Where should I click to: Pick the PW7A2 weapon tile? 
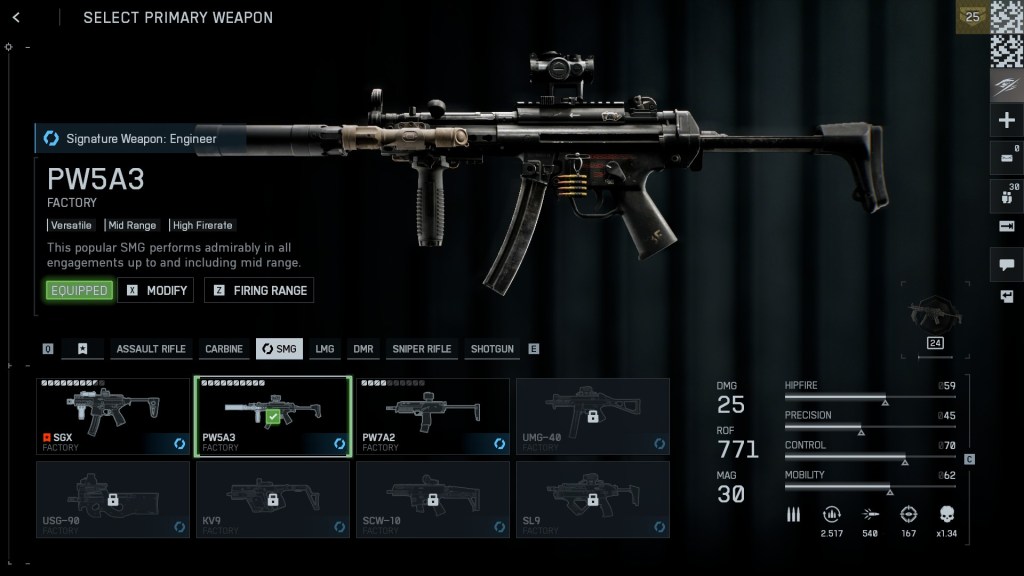tap(433, 416)
